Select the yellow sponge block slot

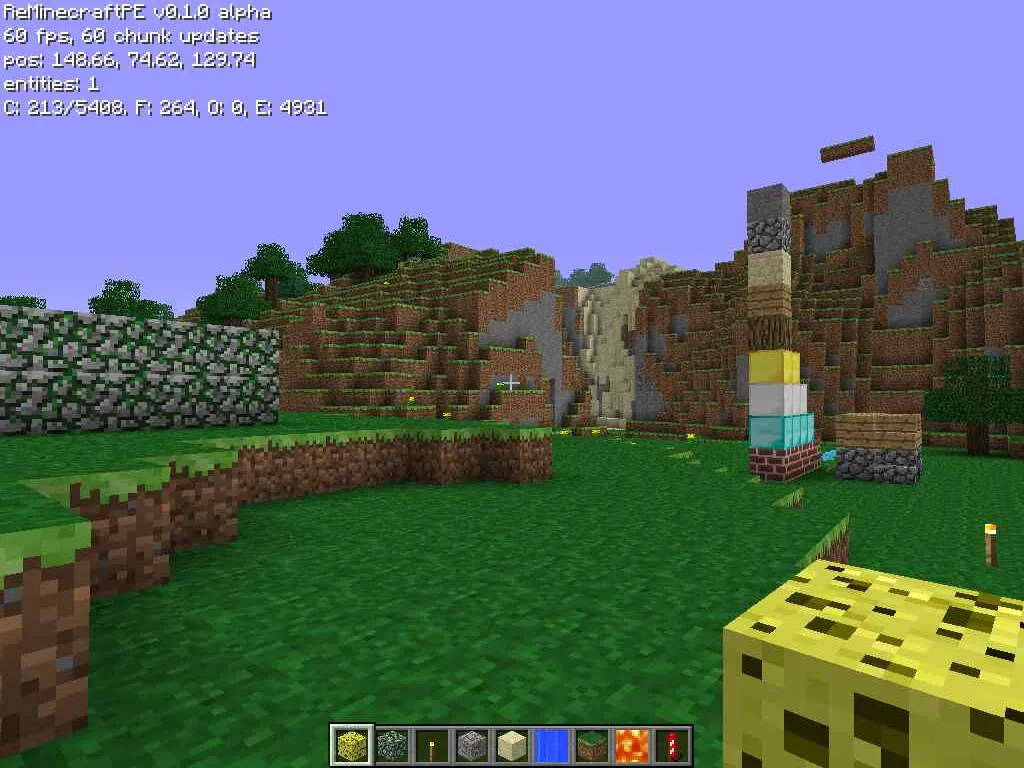point(352,745)
